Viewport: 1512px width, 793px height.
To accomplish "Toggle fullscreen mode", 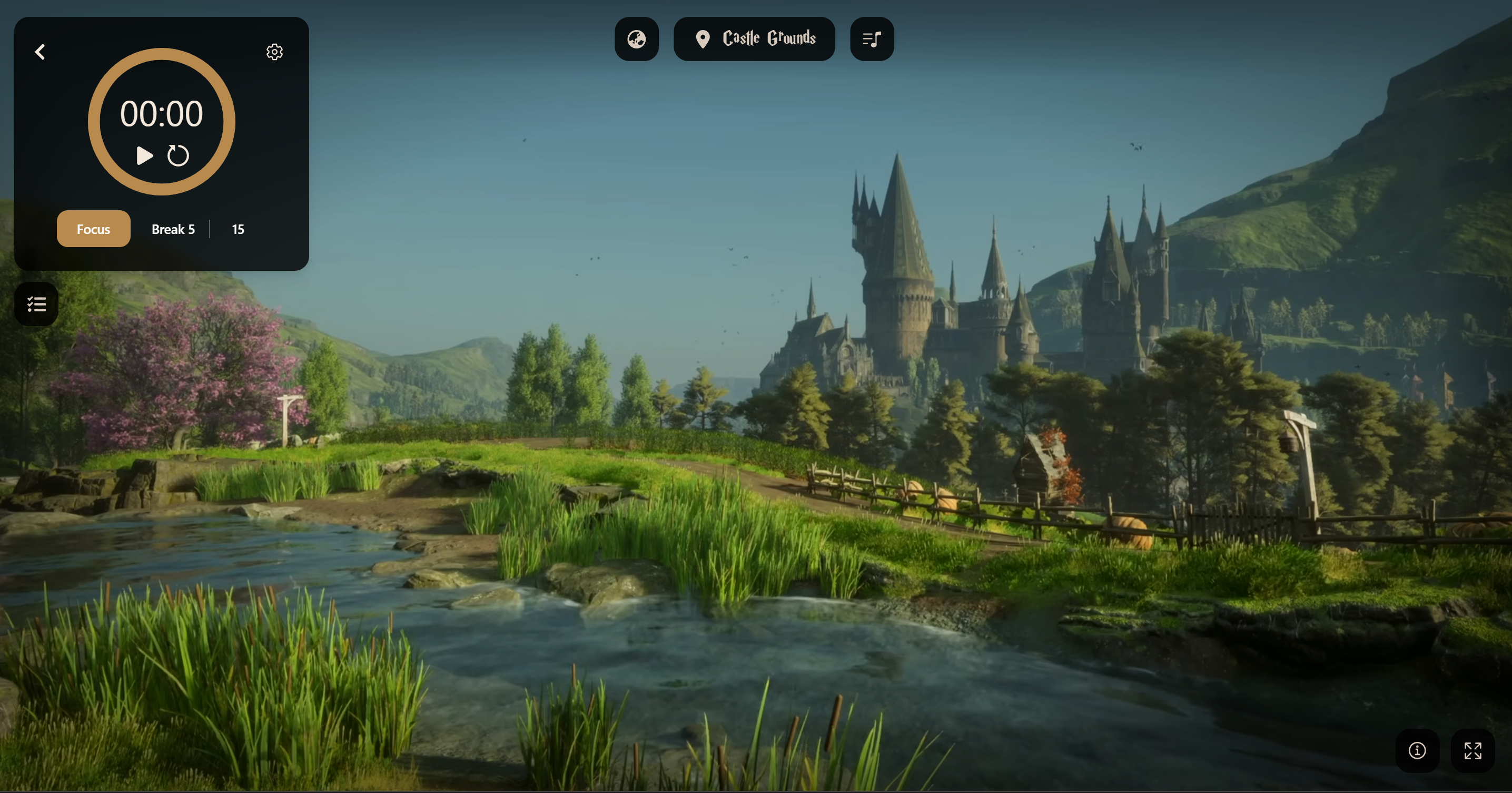I will click(x=1472, y=751).
